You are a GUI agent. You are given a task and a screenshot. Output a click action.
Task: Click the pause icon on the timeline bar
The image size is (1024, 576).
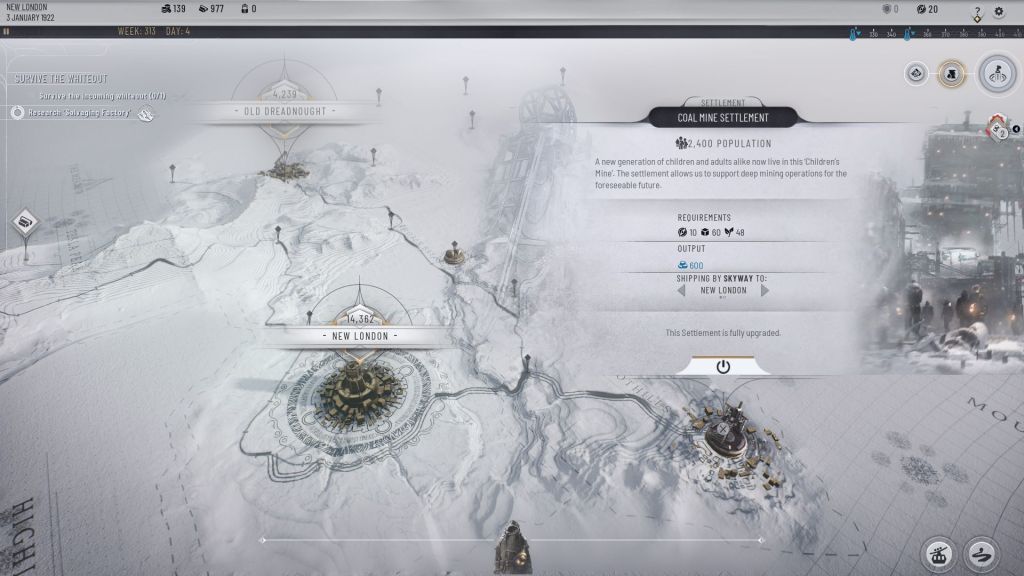tap(7, 32)
